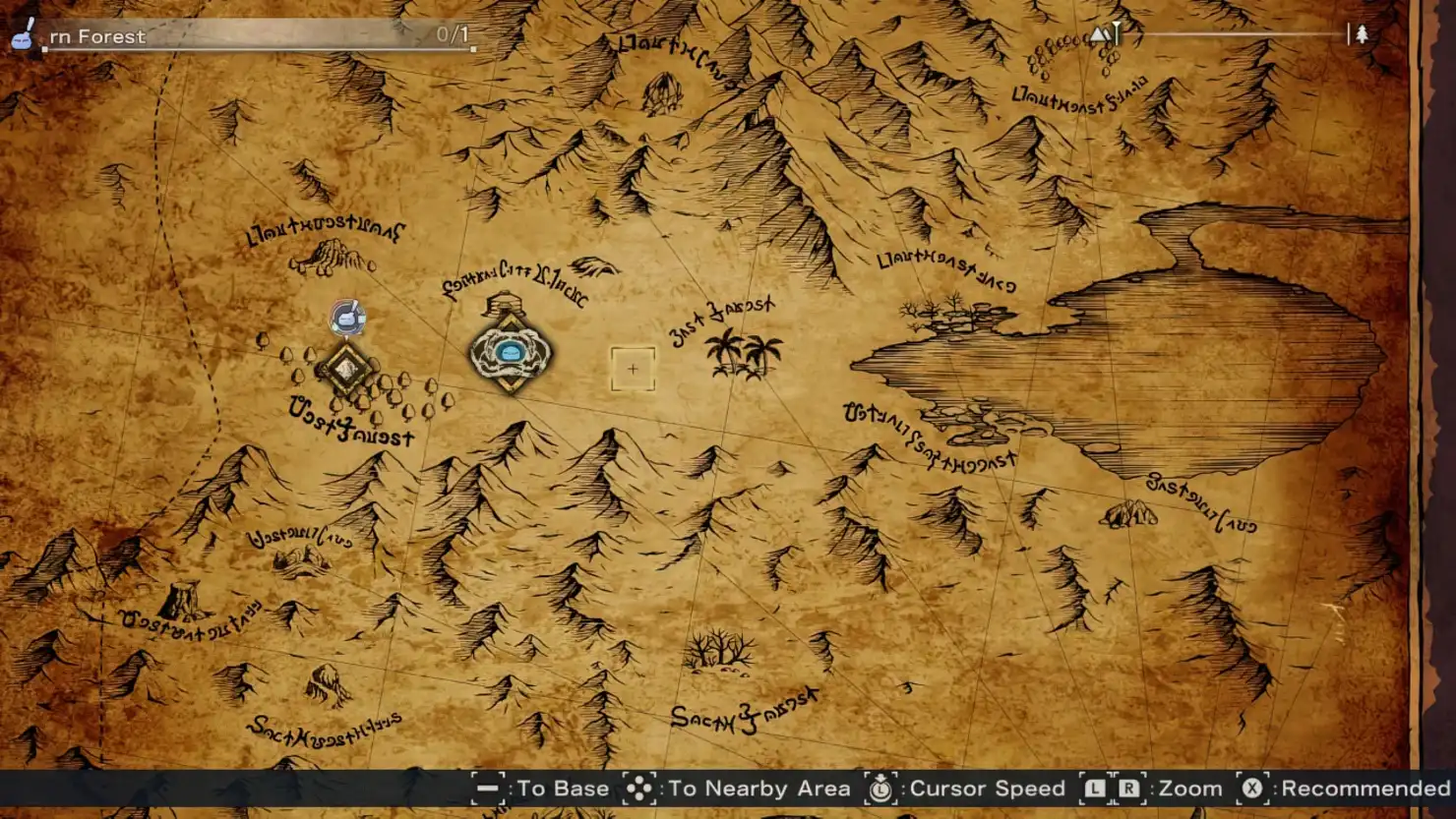Adjust the map zoom slider handle
Viewport: 1456px width, 819px height.
1117,34
